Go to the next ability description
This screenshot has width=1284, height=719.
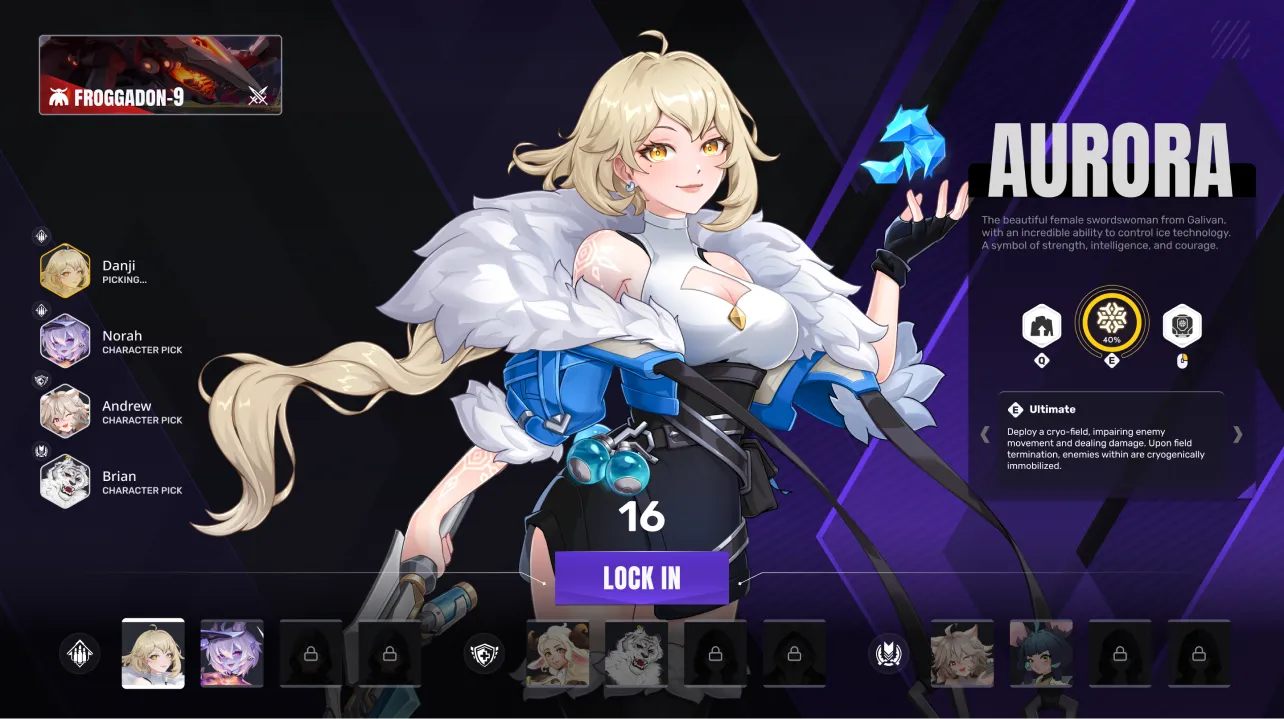tap(1238, 434)
